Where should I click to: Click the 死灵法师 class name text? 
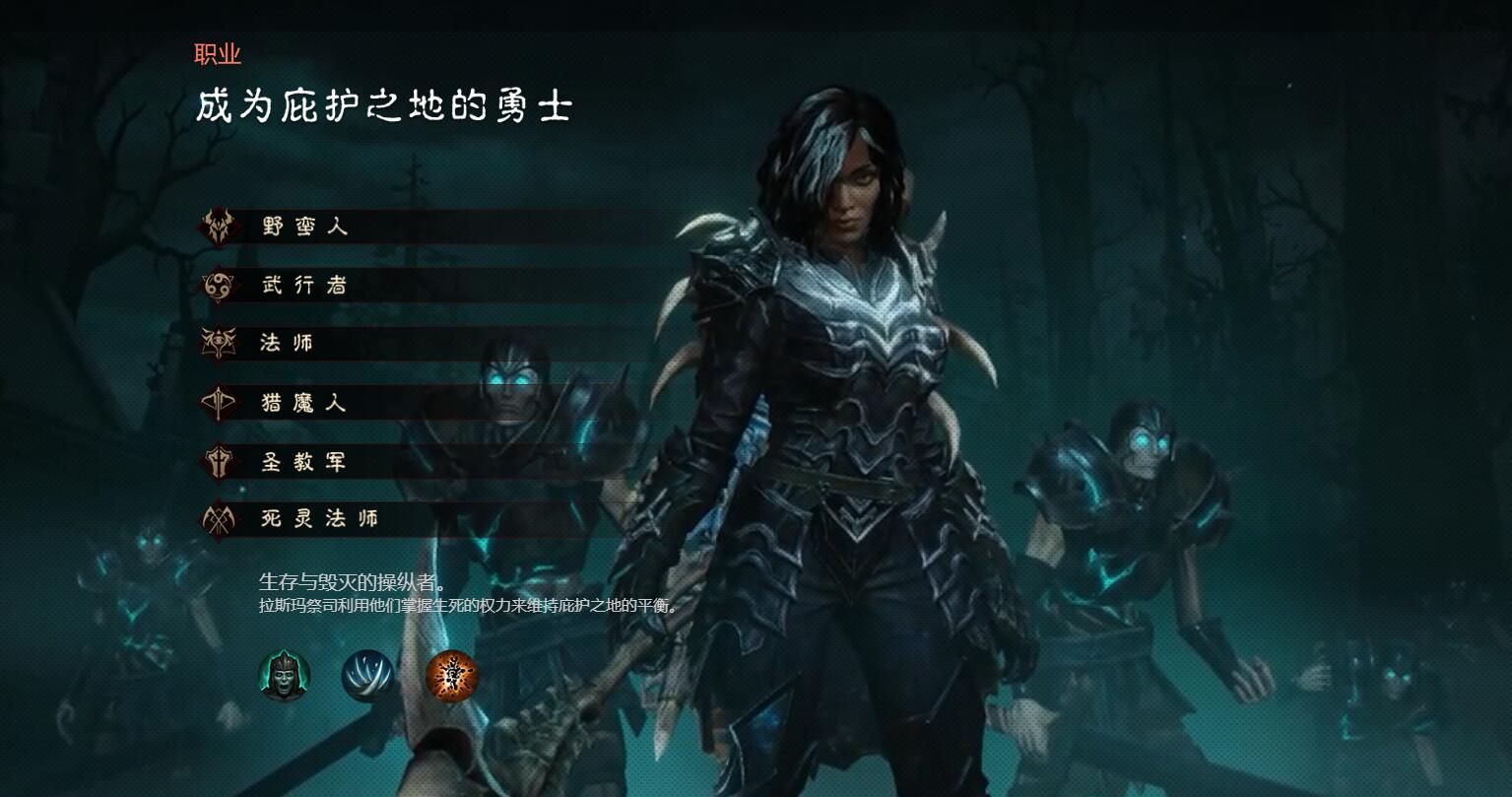coord(318,520)
